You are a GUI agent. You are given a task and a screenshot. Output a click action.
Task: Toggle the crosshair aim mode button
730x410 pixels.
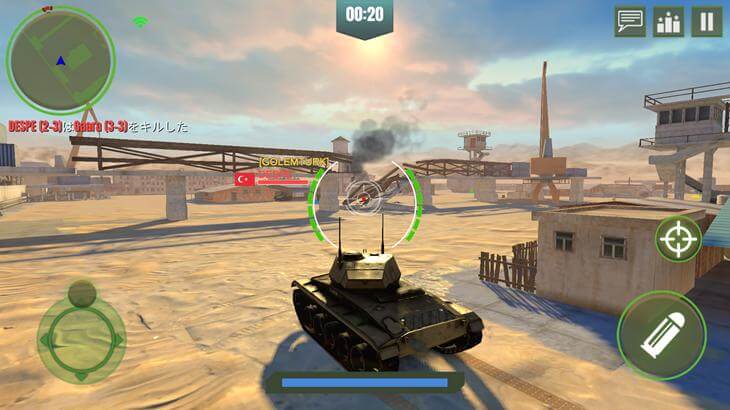tap(678, 239)
